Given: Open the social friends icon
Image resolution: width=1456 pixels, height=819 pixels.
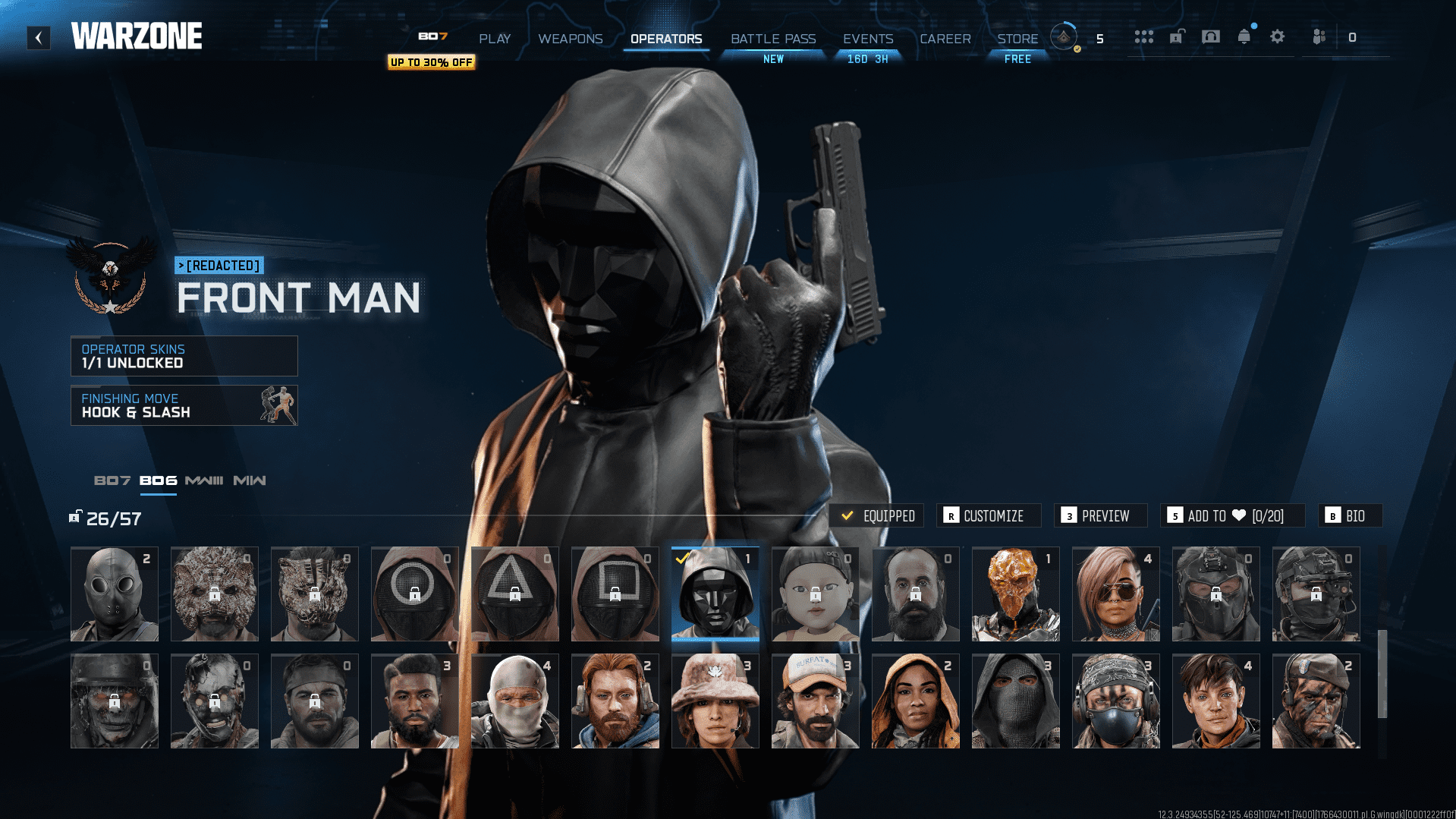Looking at the screenshot, I should 1318,36.
